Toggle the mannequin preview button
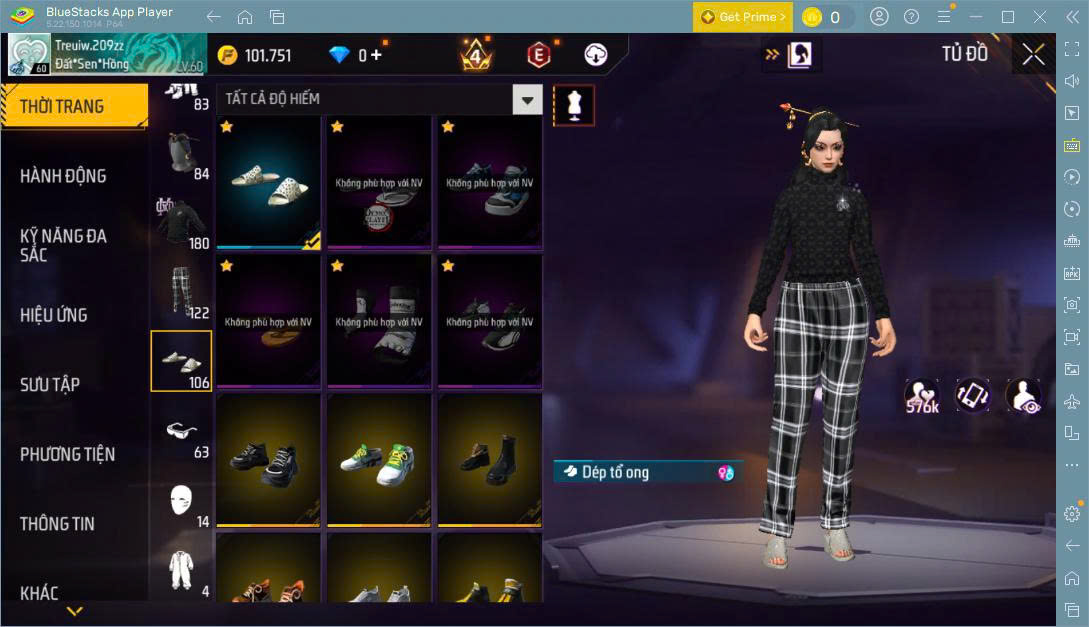Viewport: 1089px width, 627px height. coord(574,105)
